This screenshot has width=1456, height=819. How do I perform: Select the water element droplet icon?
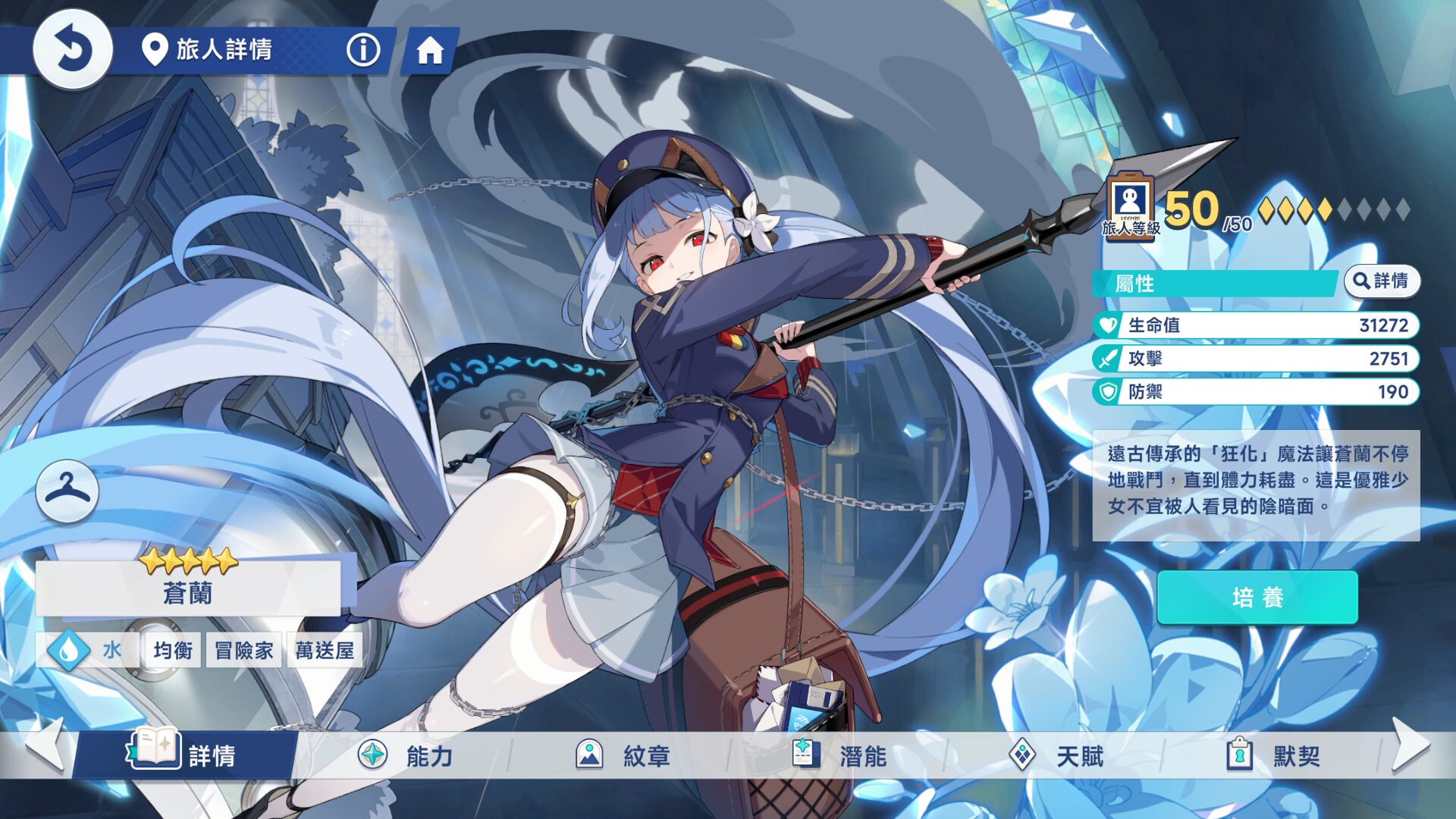tap(67, 649)
